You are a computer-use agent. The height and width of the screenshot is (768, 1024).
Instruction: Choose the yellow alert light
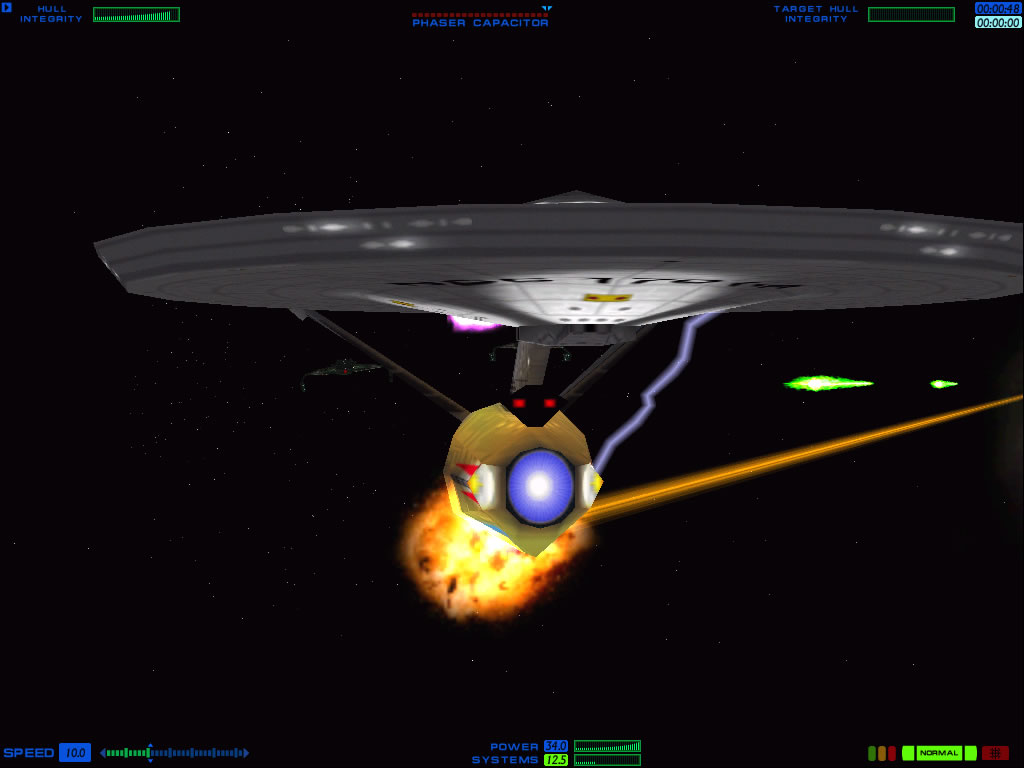[x=882, y=753]
